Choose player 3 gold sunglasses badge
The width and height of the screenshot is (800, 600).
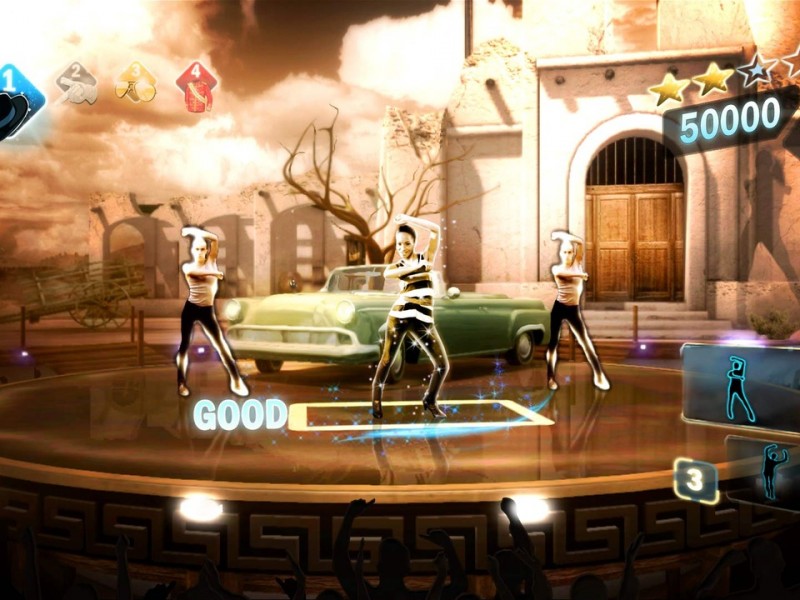tap(135, 84)
